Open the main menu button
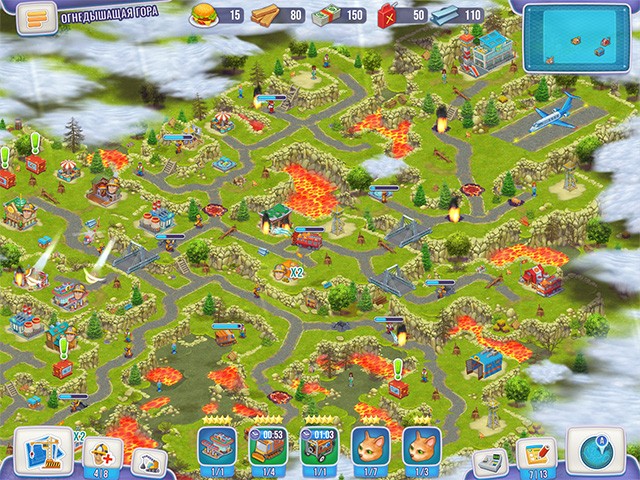 click(x=33, y=19)
